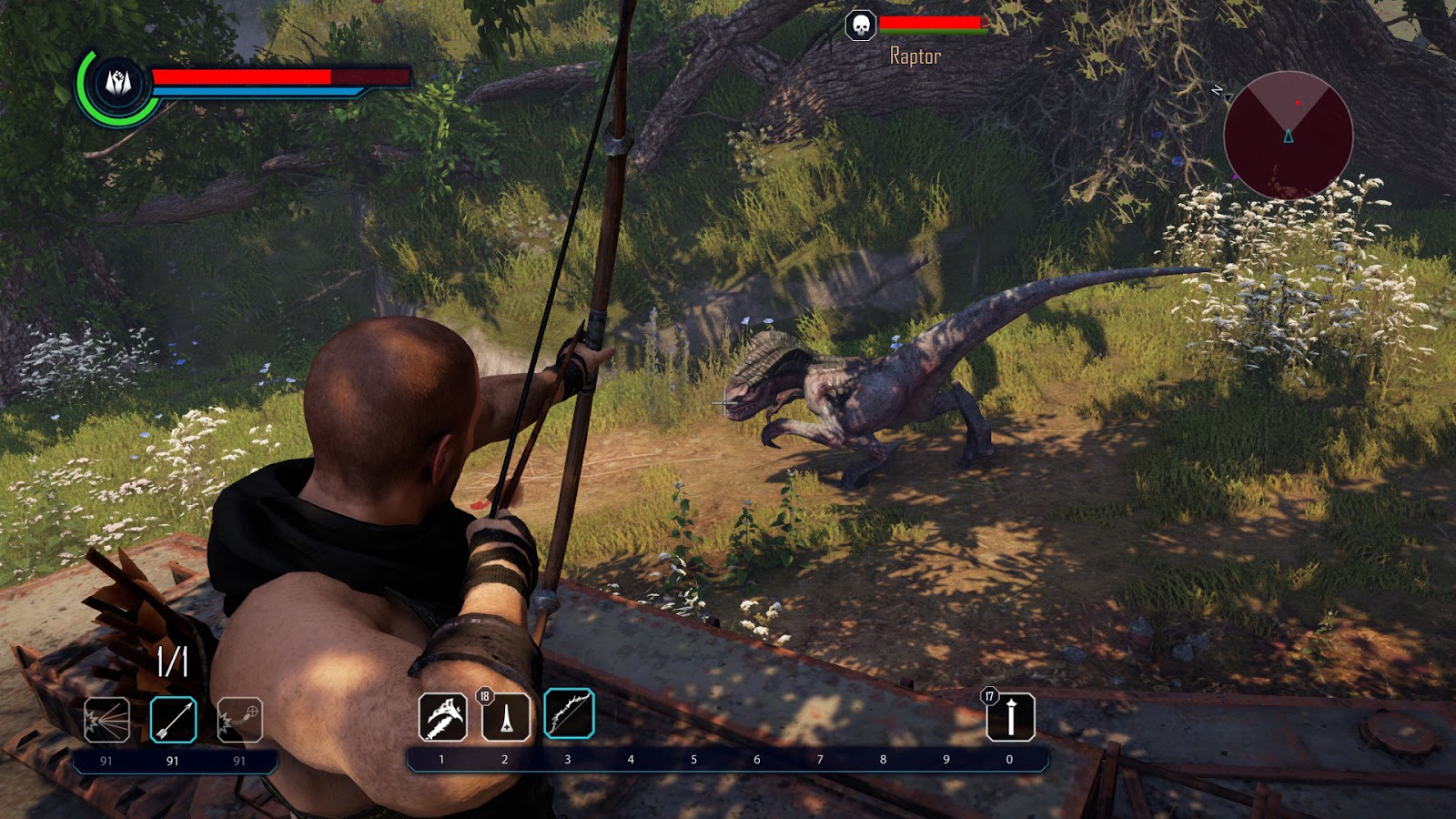Choose the standard arrow ammo icon
The image size is (1456, 819).
173,720
